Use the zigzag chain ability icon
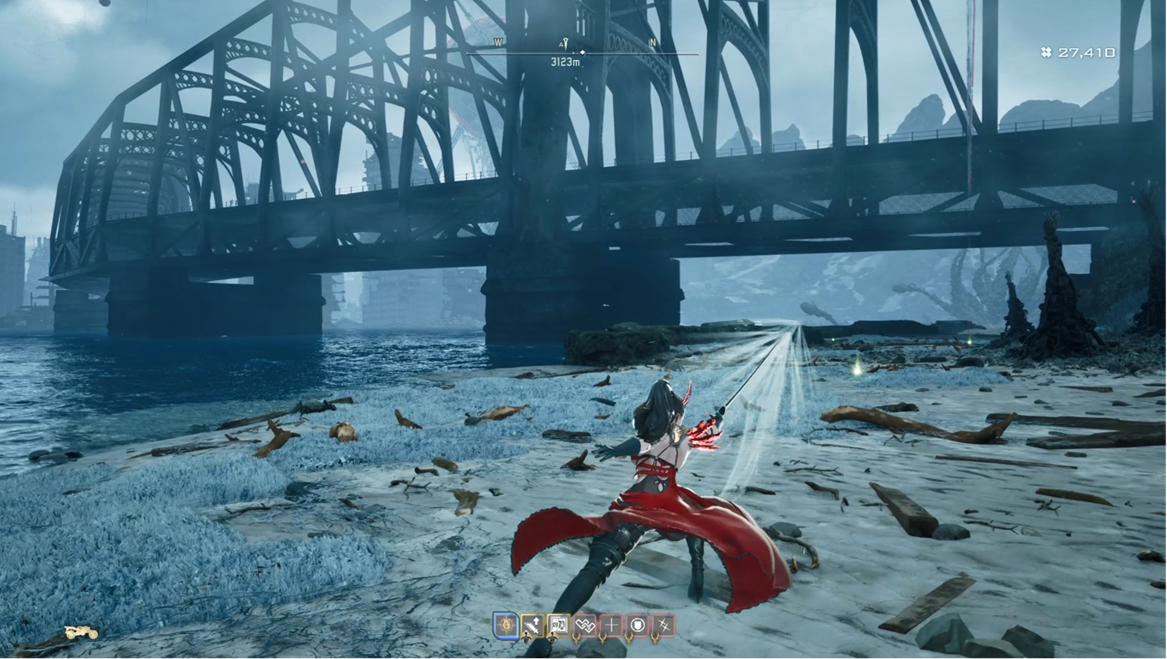The image size is (1167, 659). tap(585, 626)
